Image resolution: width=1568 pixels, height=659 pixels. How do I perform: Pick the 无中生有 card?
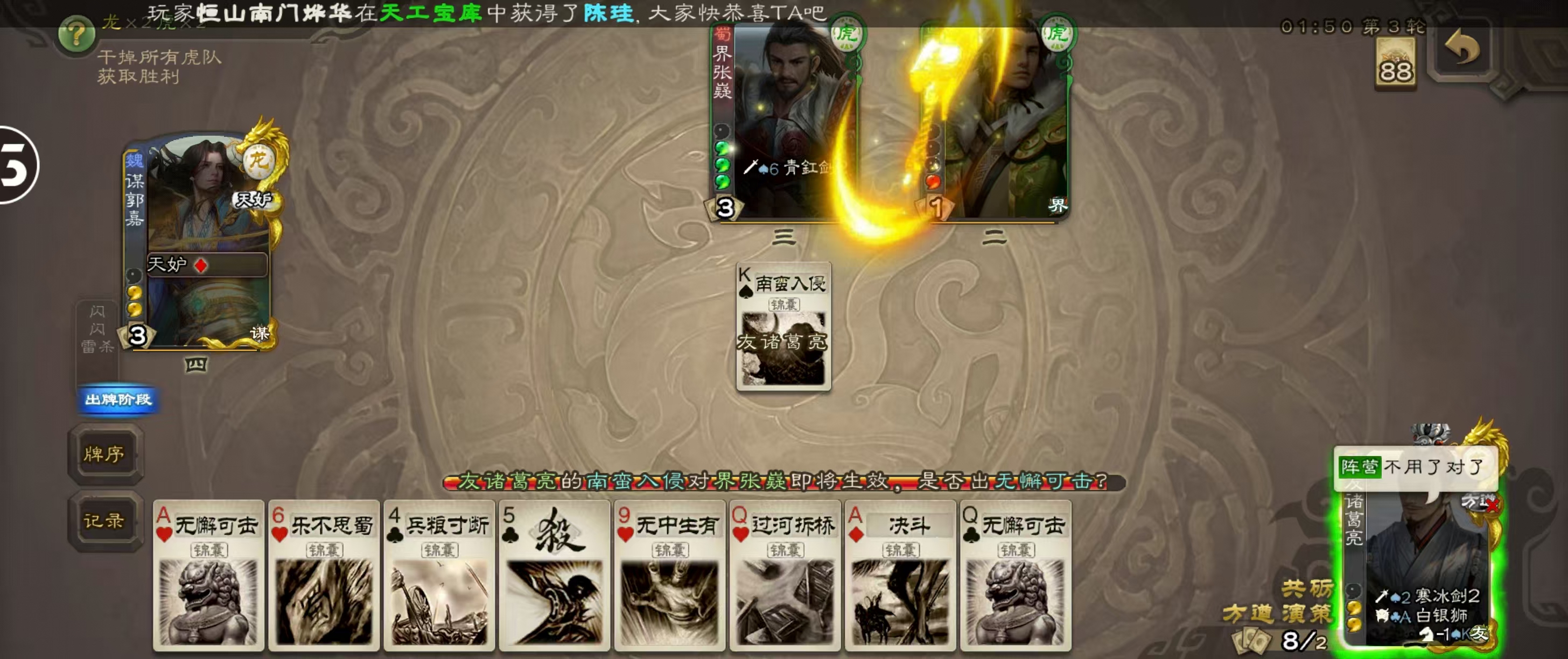click(x=669, y=574)
